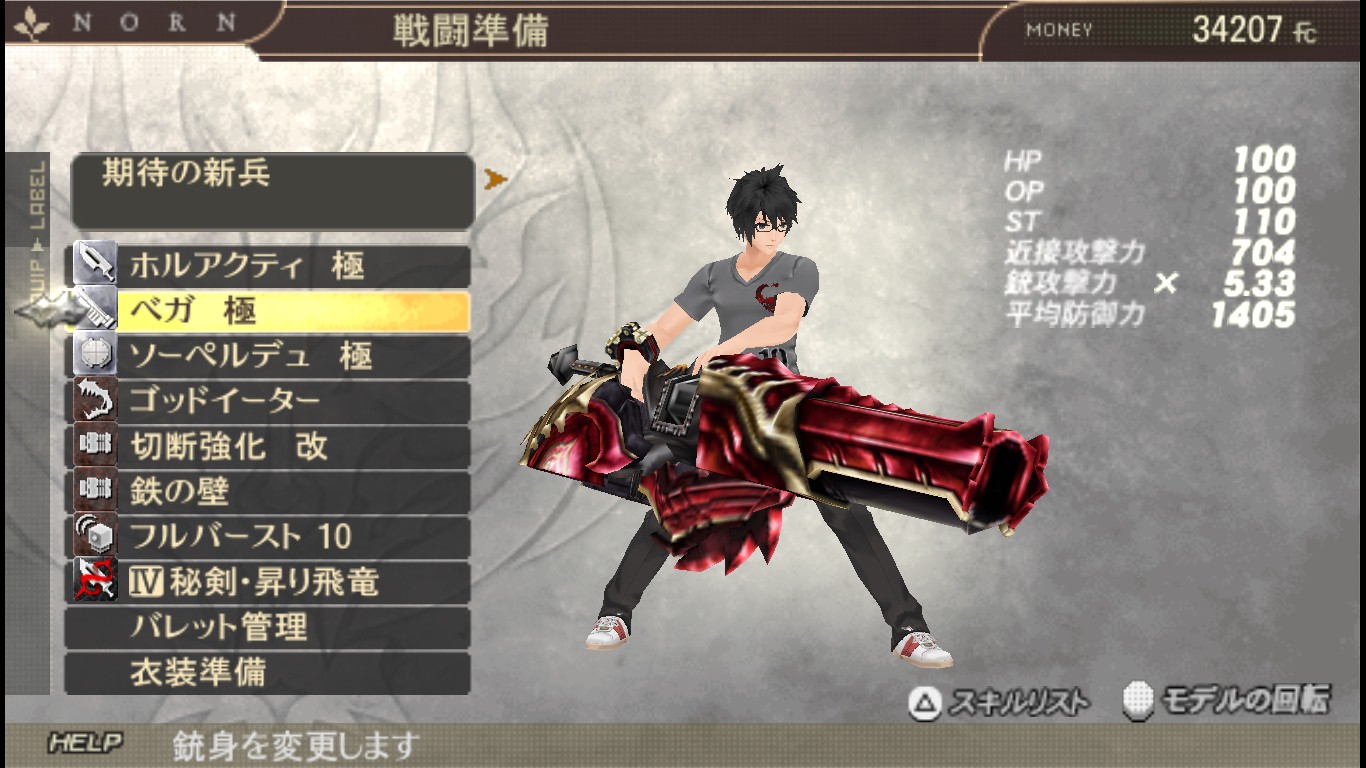The image size is (1366, 768).
Task: Open バレット管理 bullet management
Action: coord(268,627)
